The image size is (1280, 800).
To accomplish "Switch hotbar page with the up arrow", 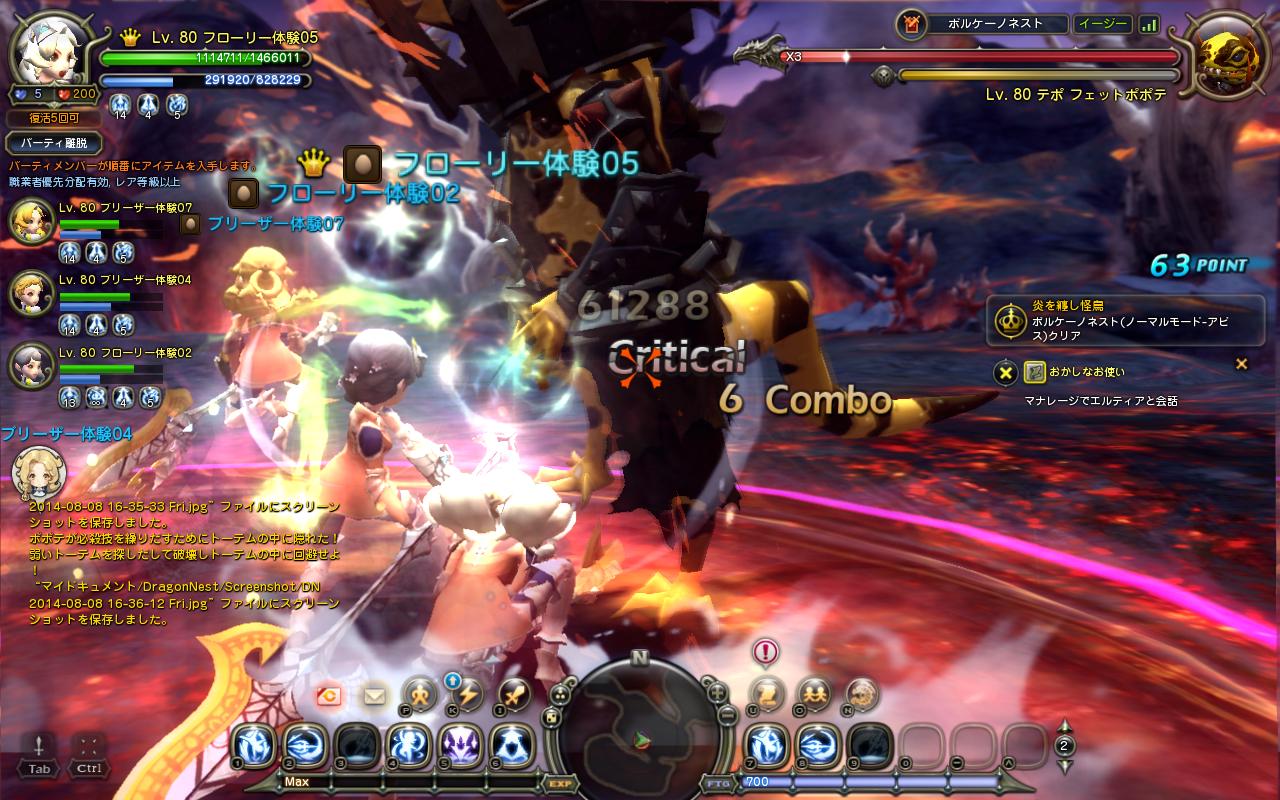I will [1065, 726].
